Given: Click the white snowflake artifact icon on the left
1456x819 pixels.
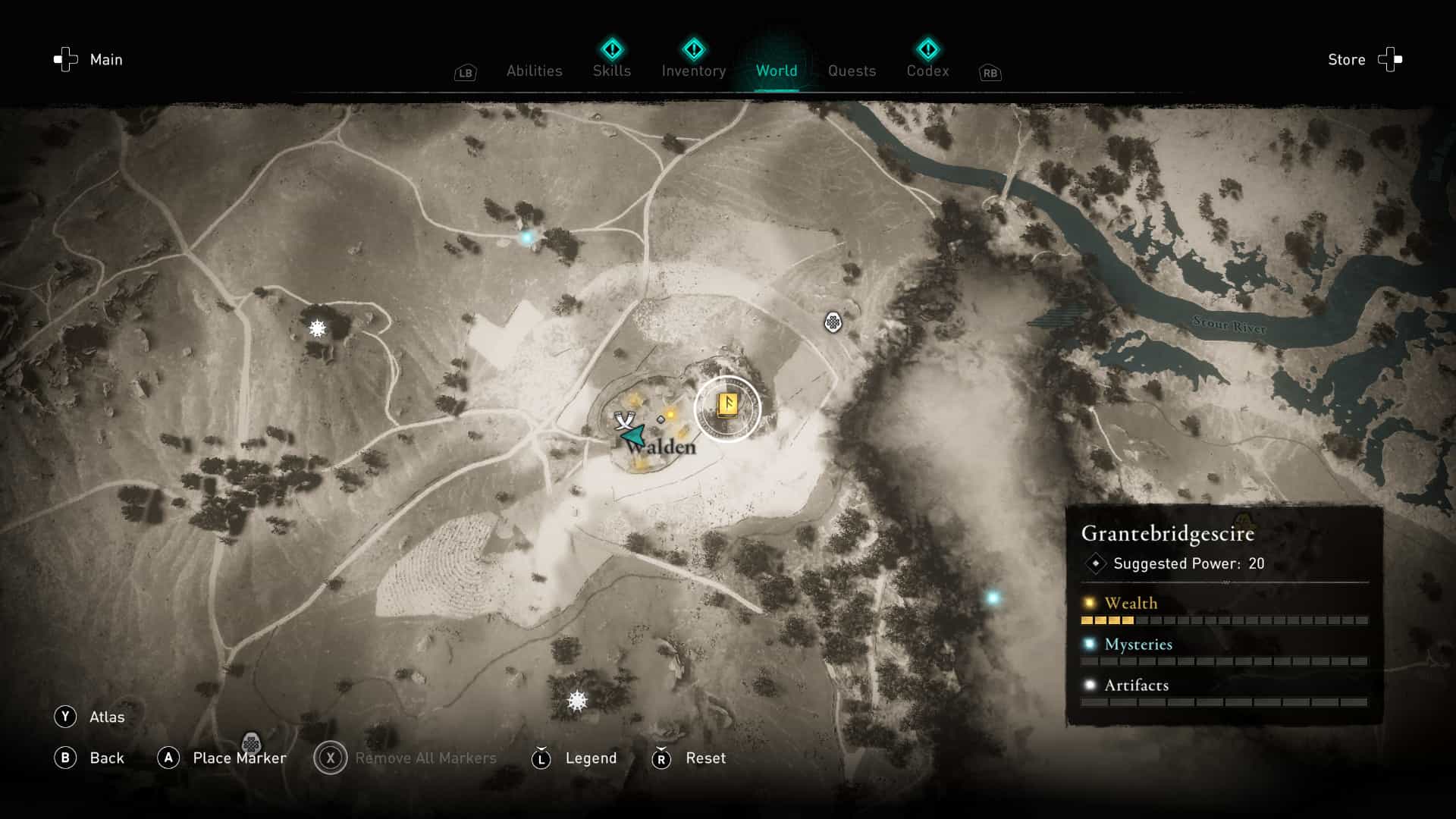Looking at the screenshot, I should coord(316,329).
